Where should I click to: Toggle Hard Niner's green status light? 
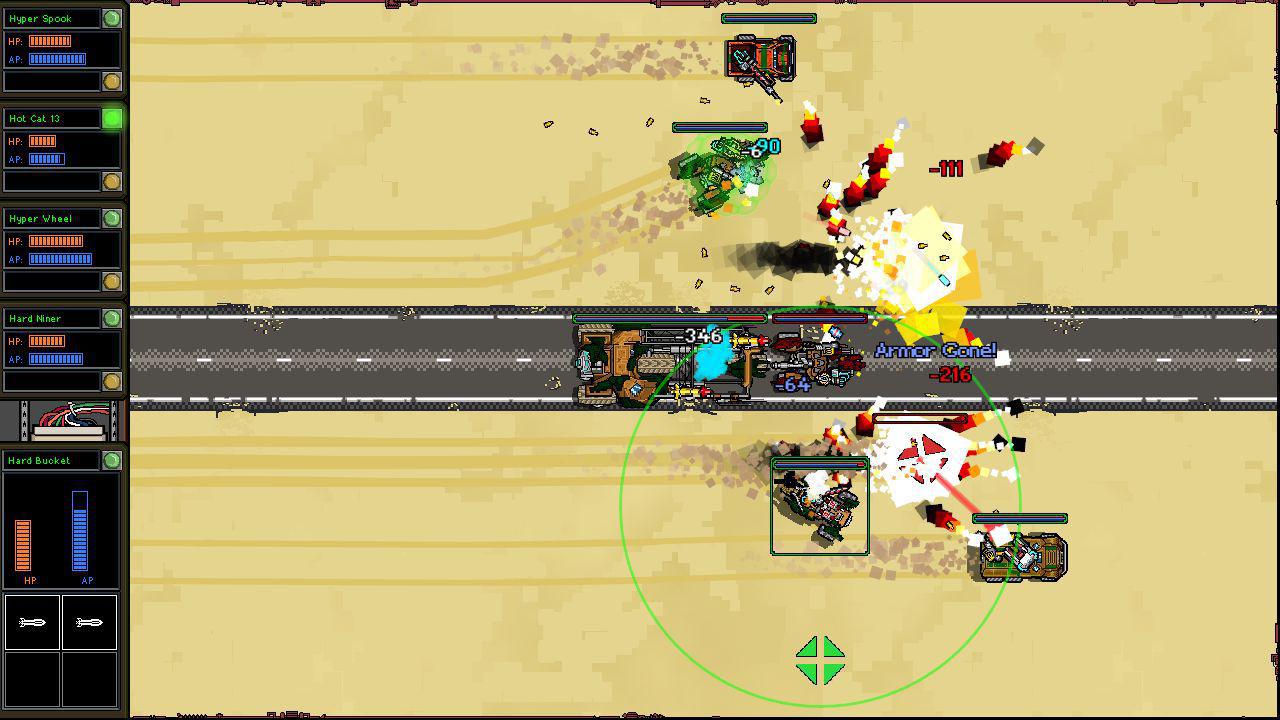(x=110, y=317)
